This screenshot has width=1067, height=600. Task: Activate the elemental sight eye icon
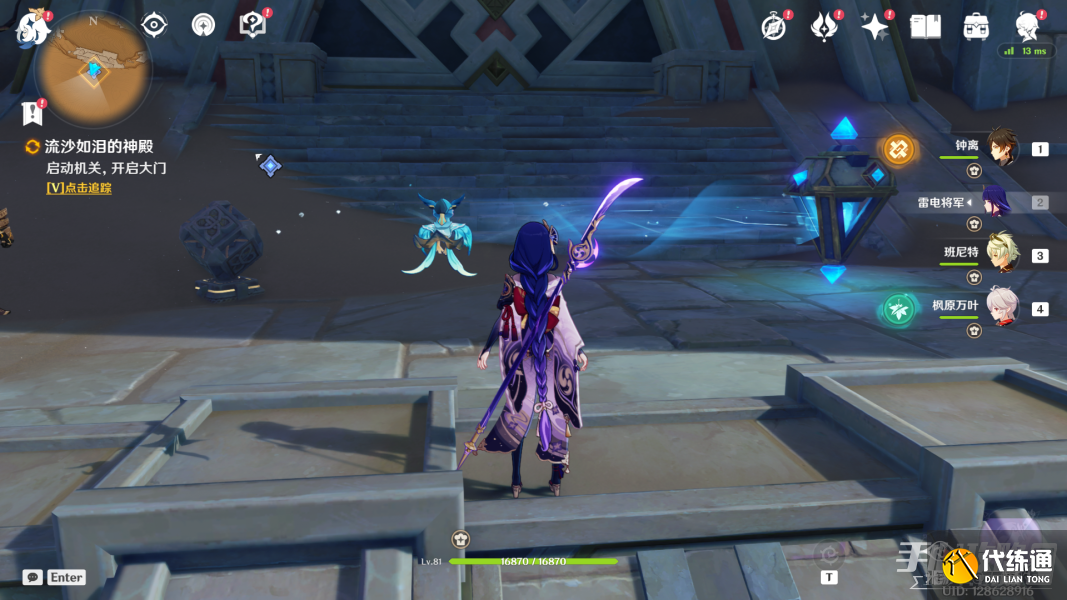point(154,25)
